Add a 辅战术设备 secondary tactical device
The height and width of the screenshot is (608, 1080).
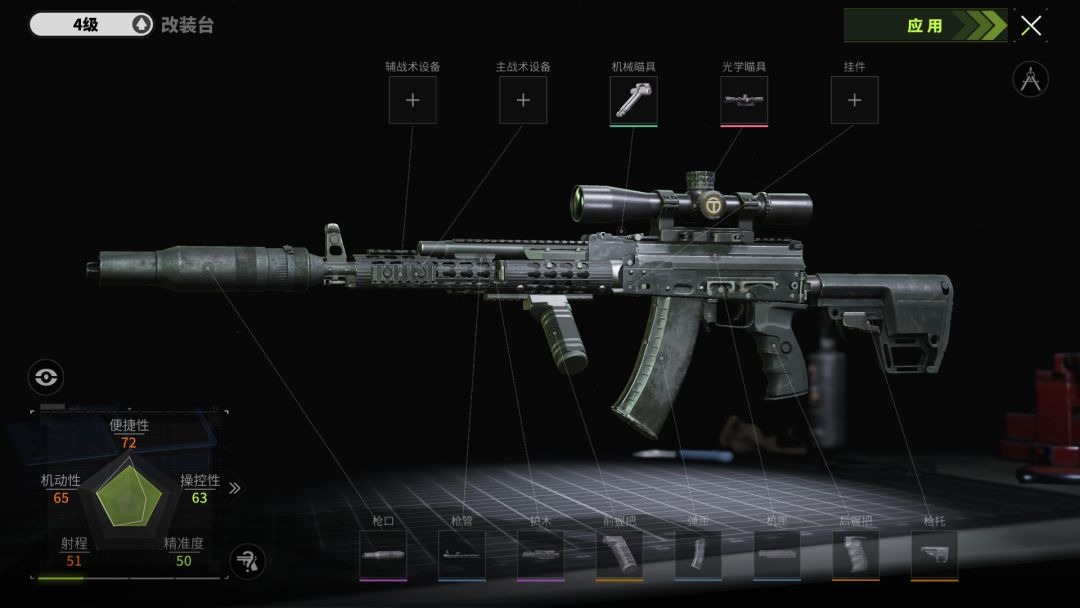point(412,100)
